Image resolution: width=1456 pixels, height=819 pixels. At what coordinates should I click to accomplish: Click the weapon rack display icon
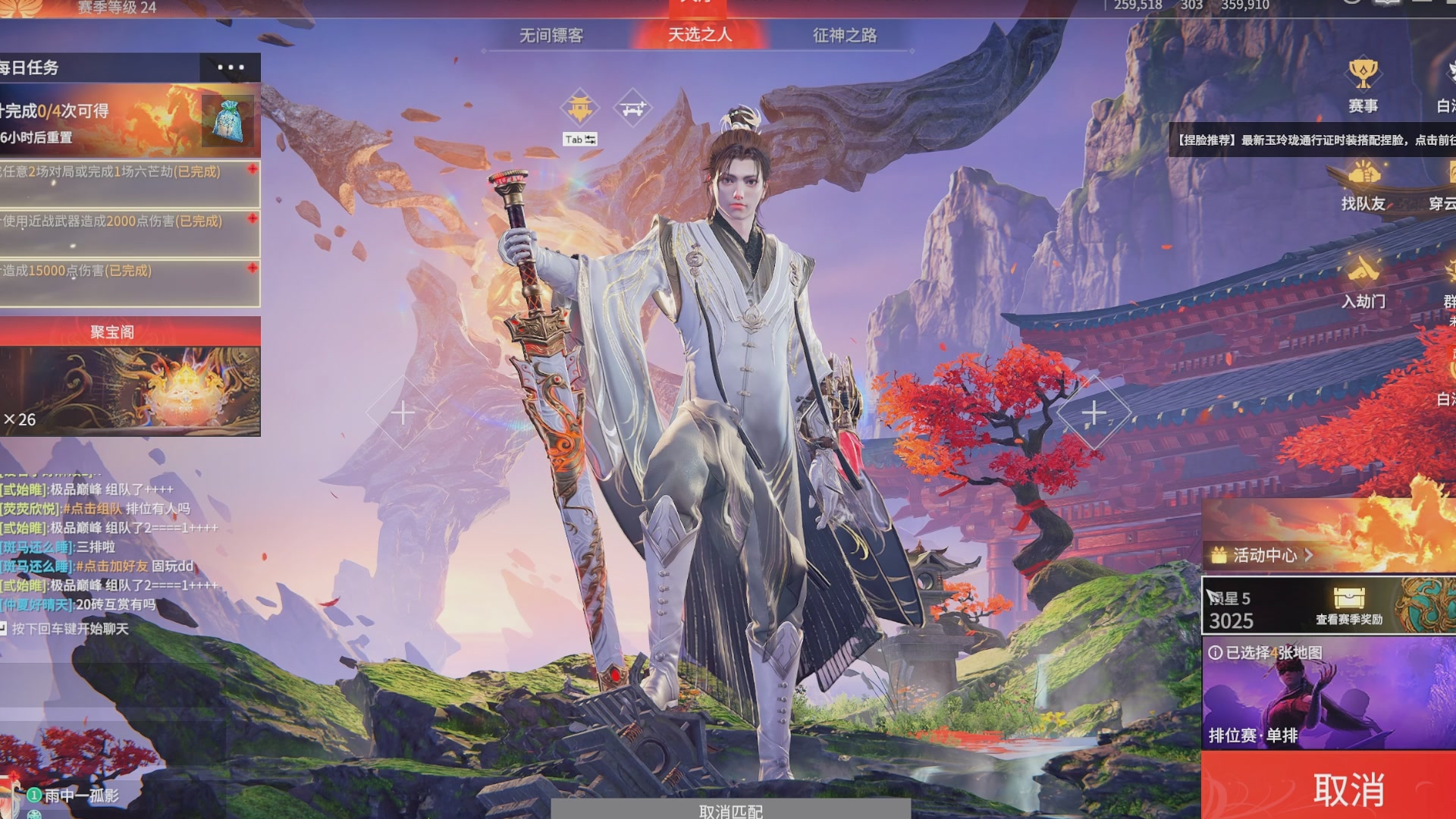pos(634,107)
